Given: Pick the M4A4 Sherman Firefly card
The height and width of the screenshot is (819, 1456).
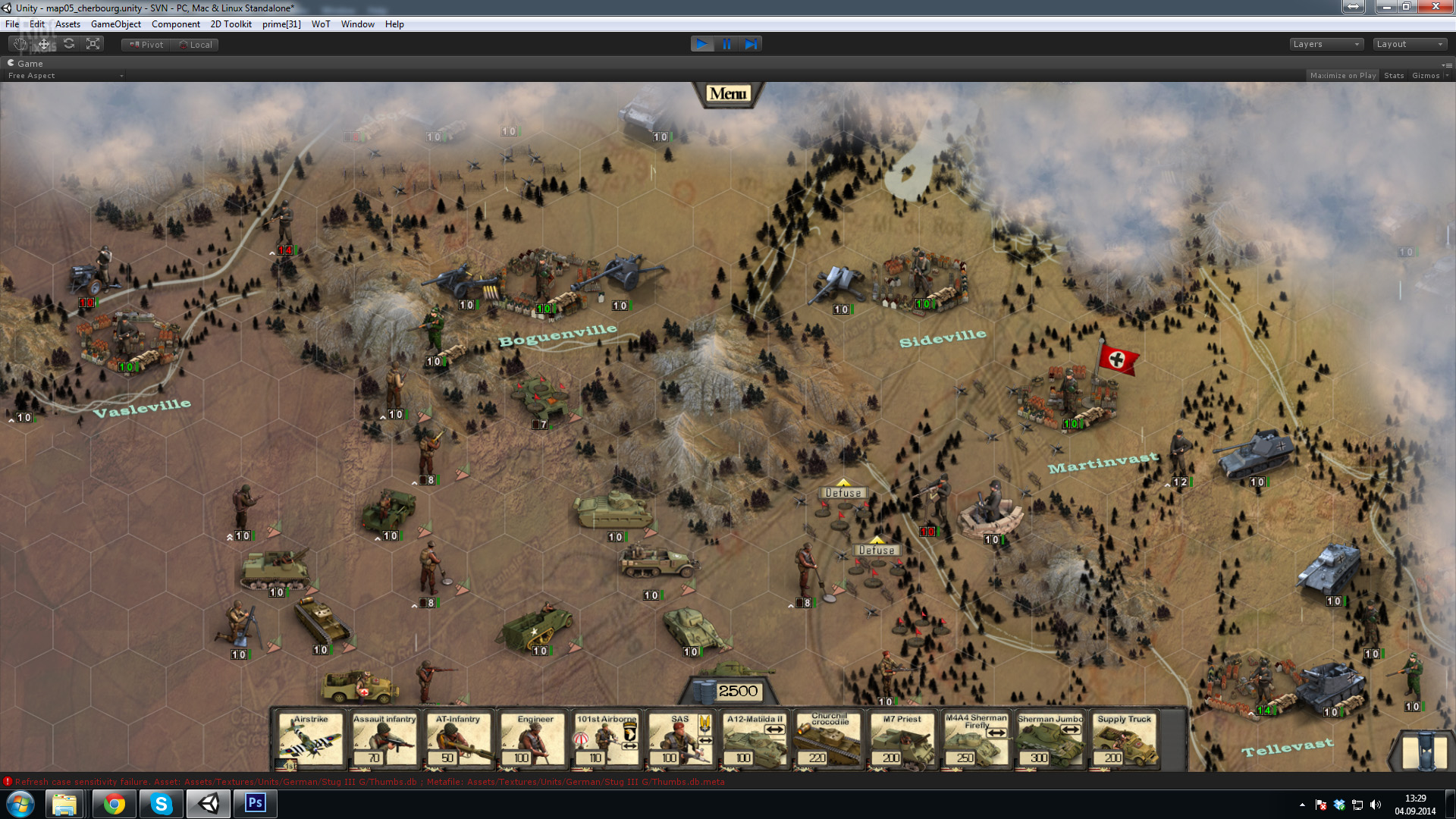Looking at the screenshot, I should [x=976, y=741].
